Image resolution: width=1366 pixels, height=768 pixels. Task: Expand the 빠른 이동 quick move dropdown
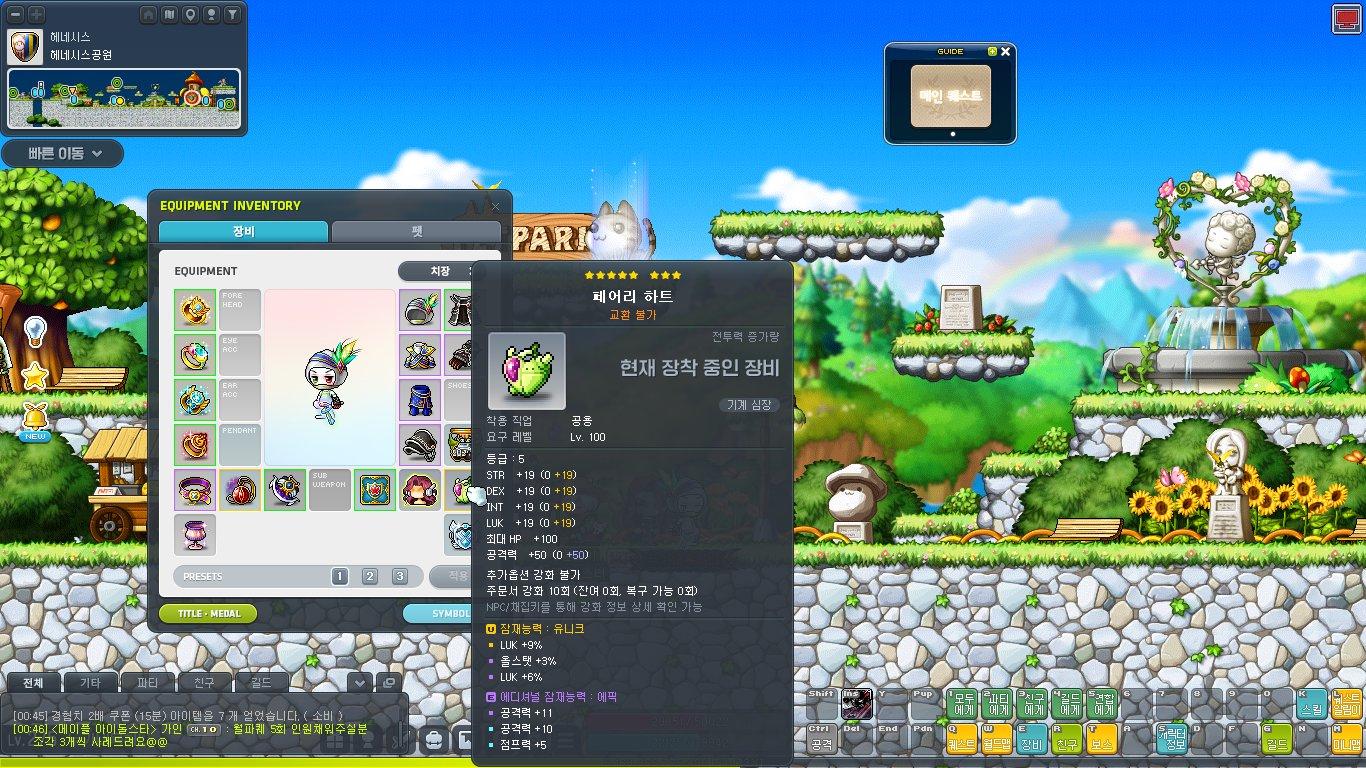[x=62, y=154]
